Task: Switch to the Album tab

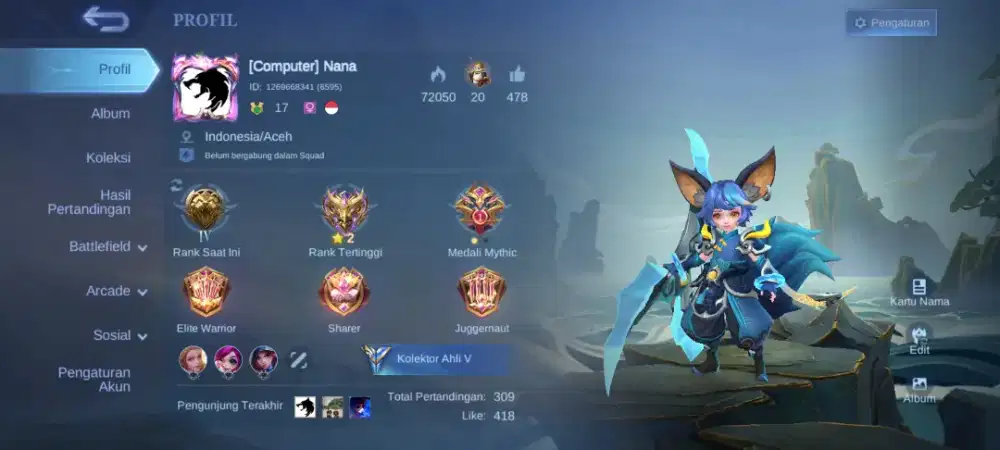Action: (x=110, y=113)
